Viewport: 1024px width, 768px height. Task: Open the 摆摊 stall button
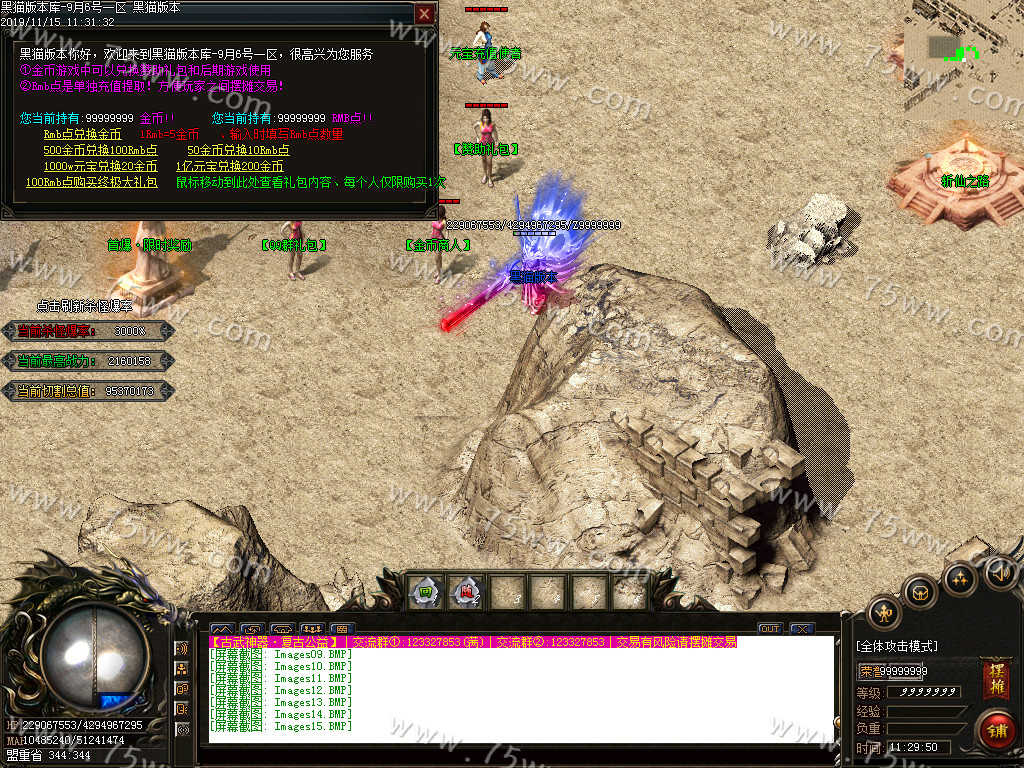(995, 679)
